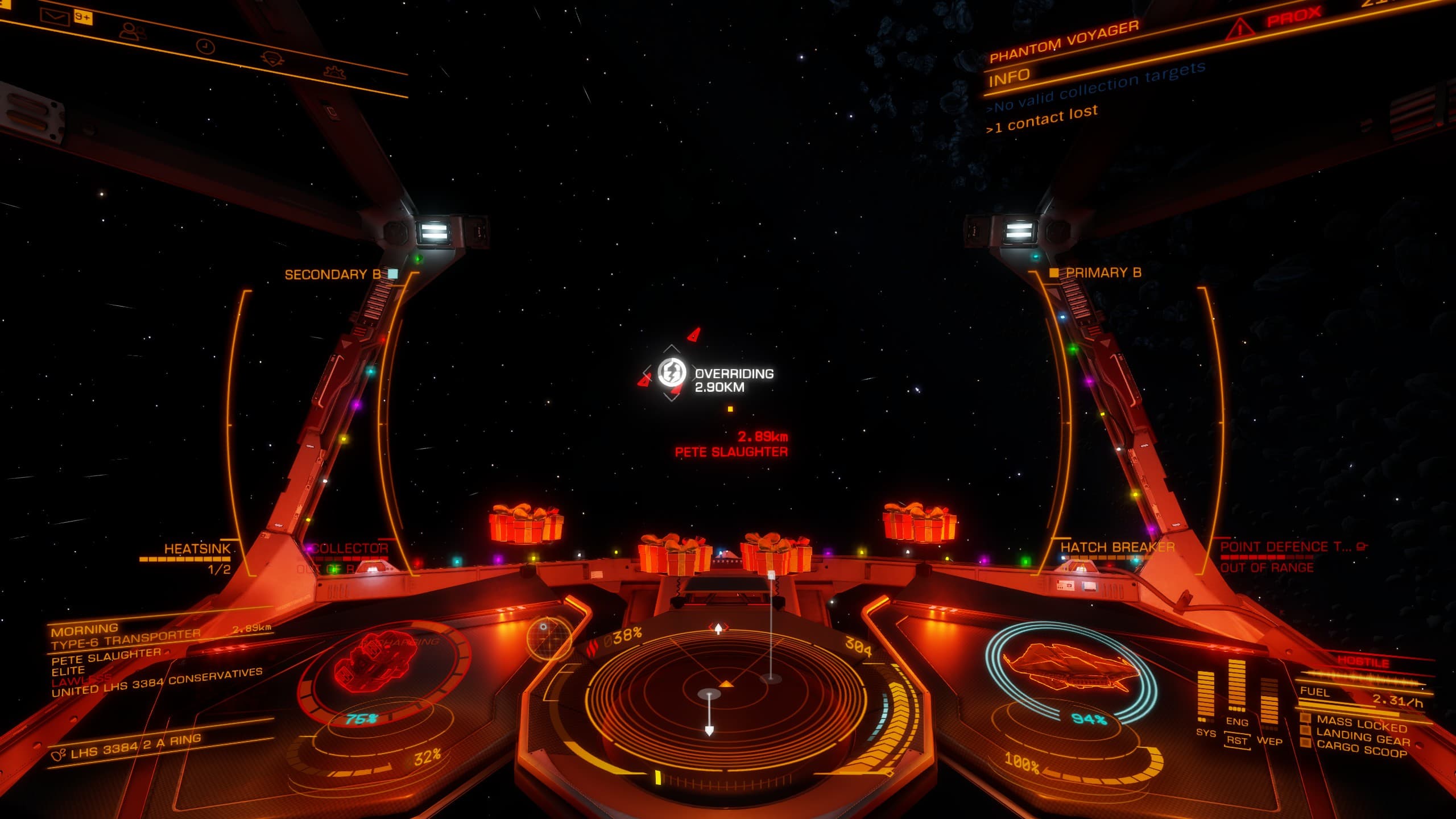Click the Overriding hatch breaker target marker
This screenshot has width=1456, height=819.
coord(672,373)
